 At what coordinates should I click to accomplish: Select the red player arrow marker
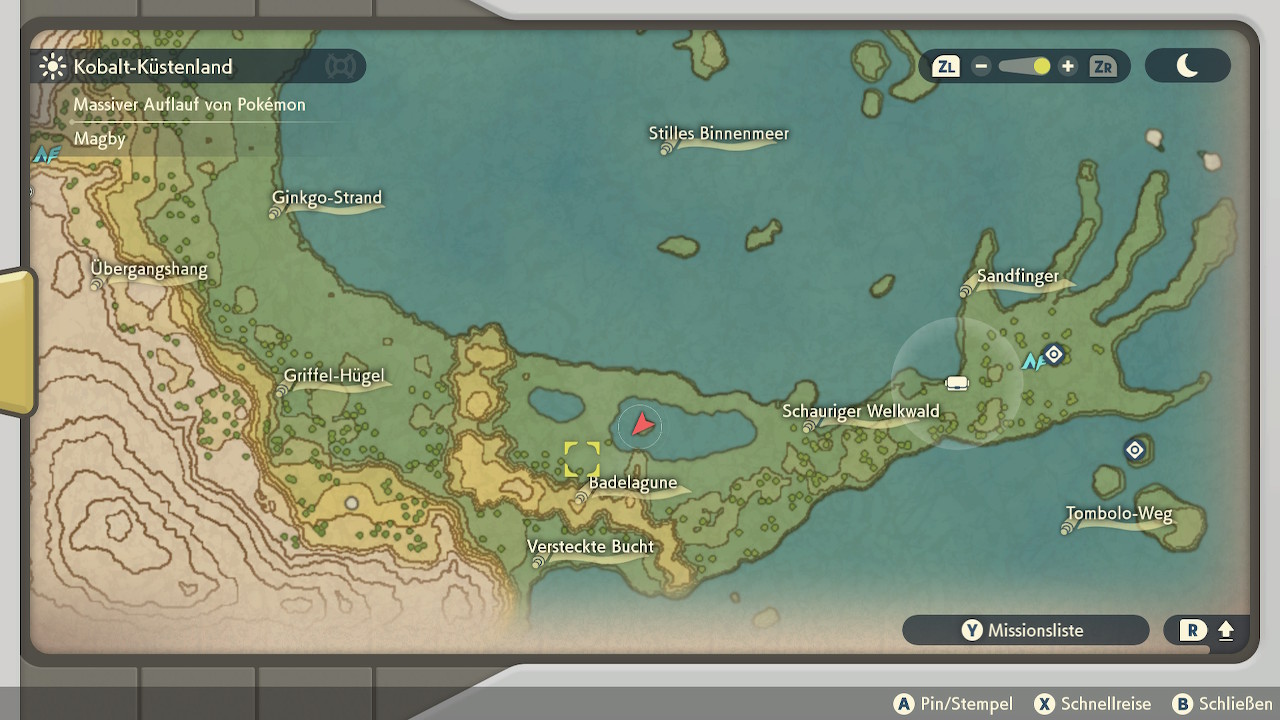(641, 426)
